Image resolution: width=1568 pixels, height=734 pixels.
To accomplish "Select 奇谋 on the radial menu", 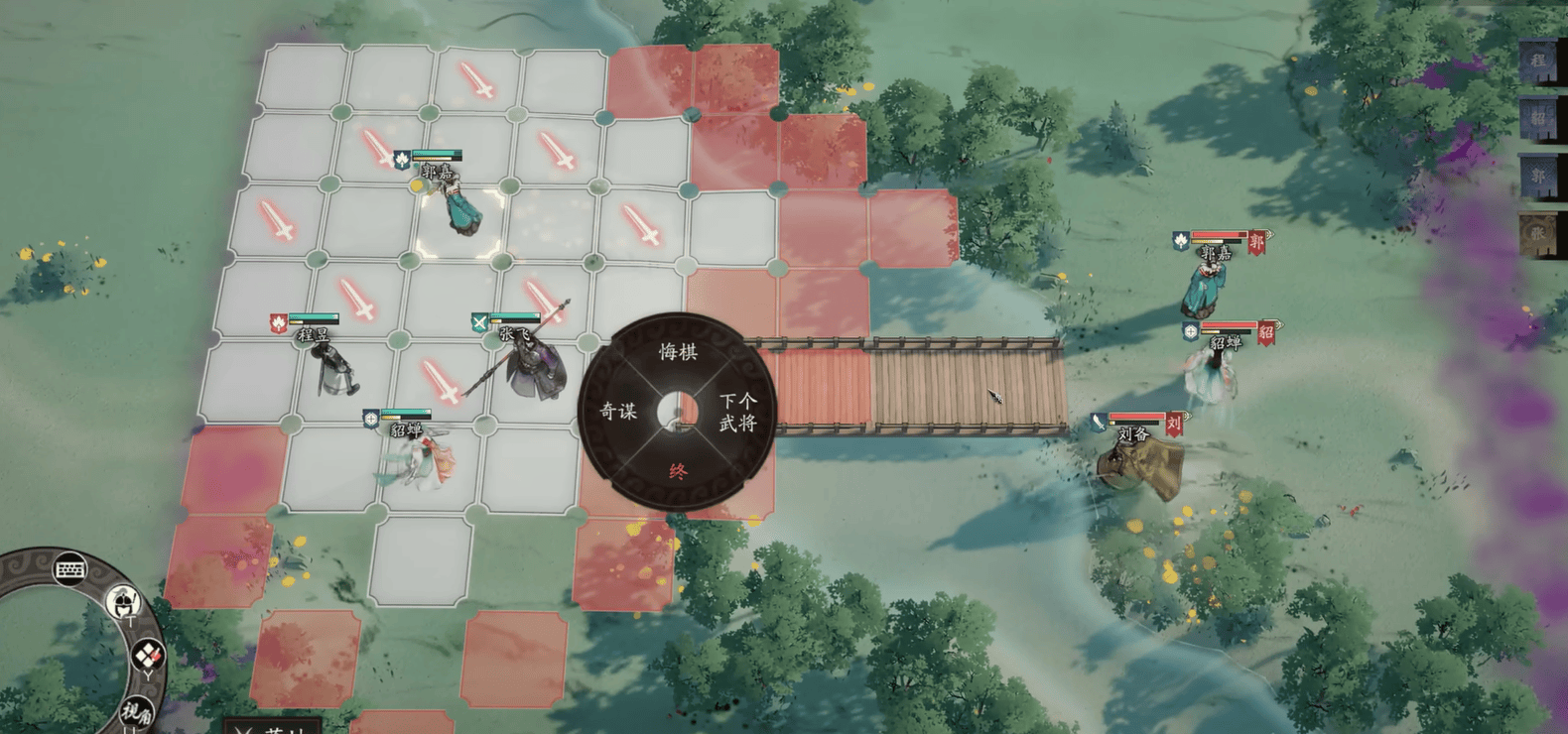I will pos(618,411).
